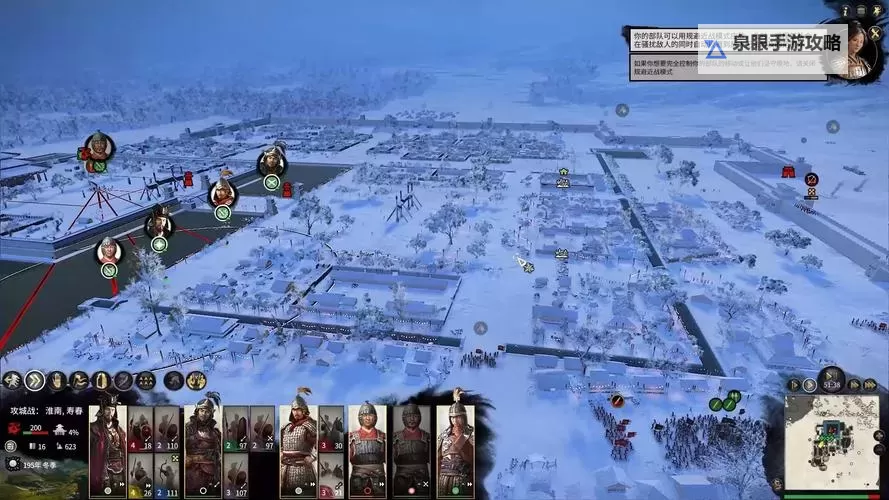Activate the raised hand halt command icon
889x500 pixels.
pos(56,380)
